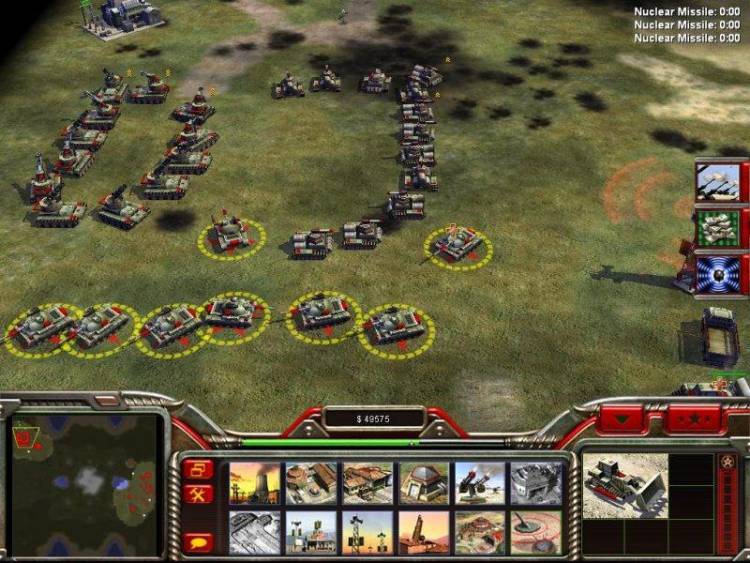Trigger the Cash Hack power shortcut
750x563 pixels.
718,228
